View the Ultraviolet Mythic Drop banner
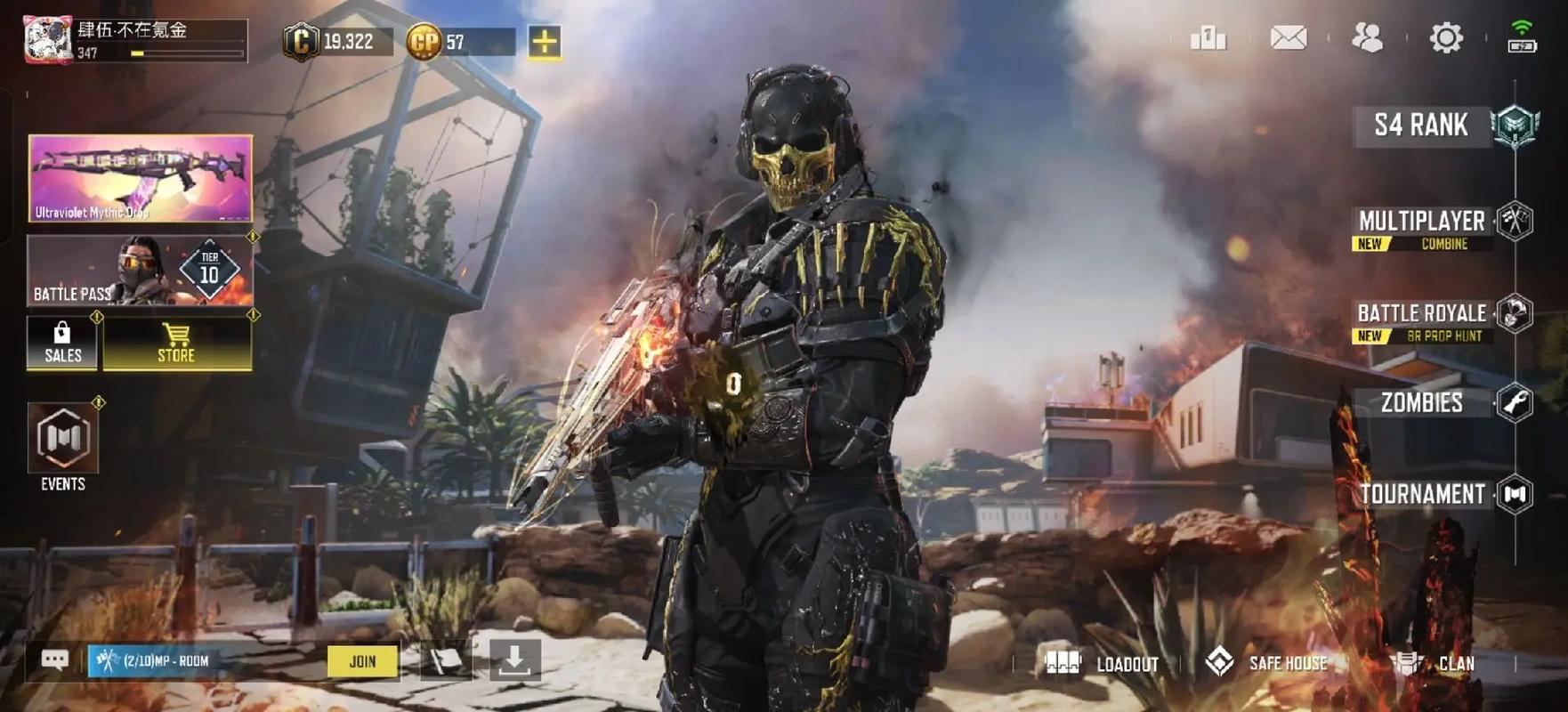Viewport: 1568px width, 712px height. [x=141, y=178]
